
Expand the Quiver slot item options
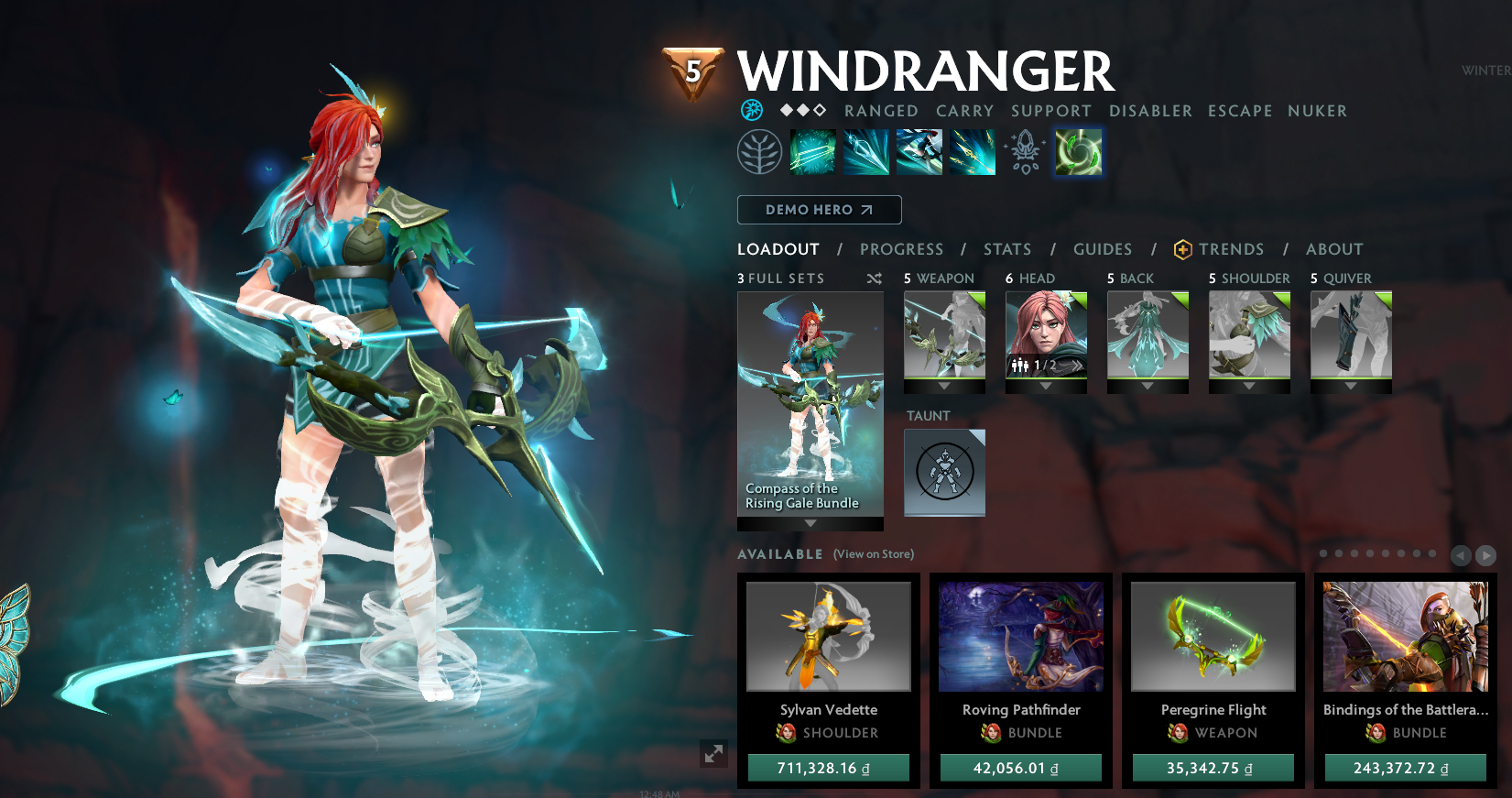1351,387
